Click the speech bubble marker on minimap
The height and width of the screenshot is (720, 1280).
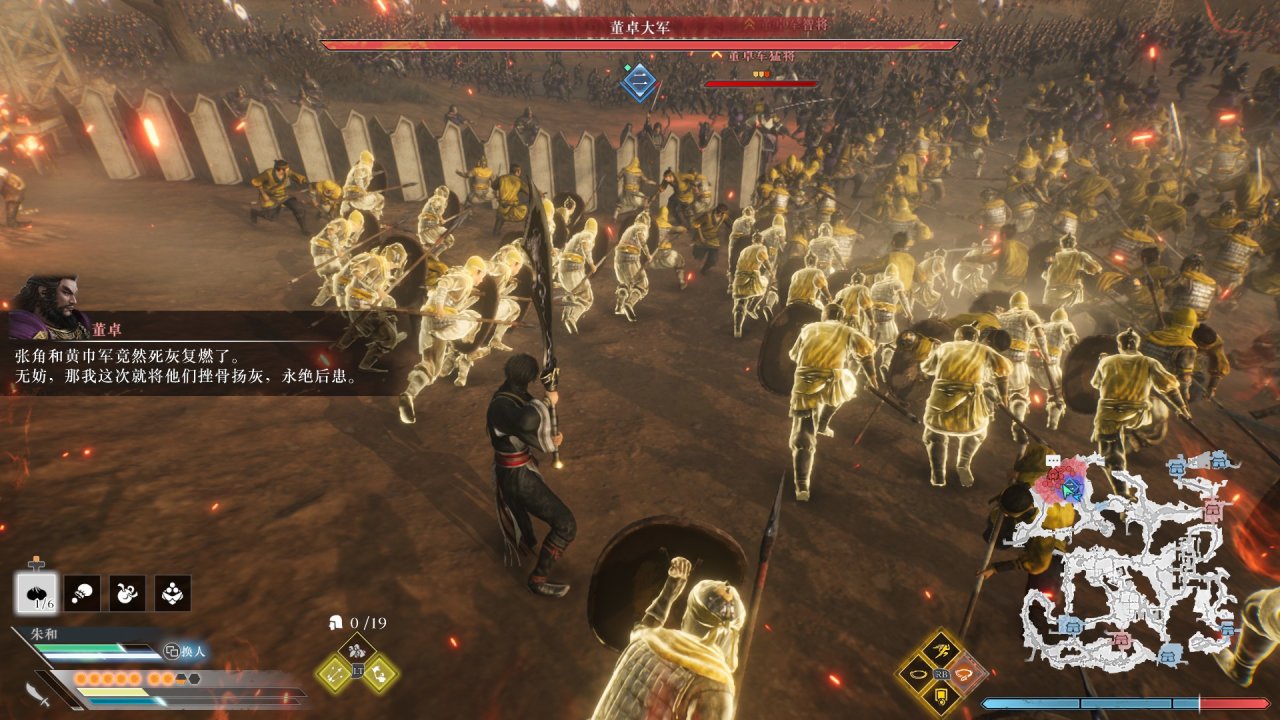point(1052,461)
